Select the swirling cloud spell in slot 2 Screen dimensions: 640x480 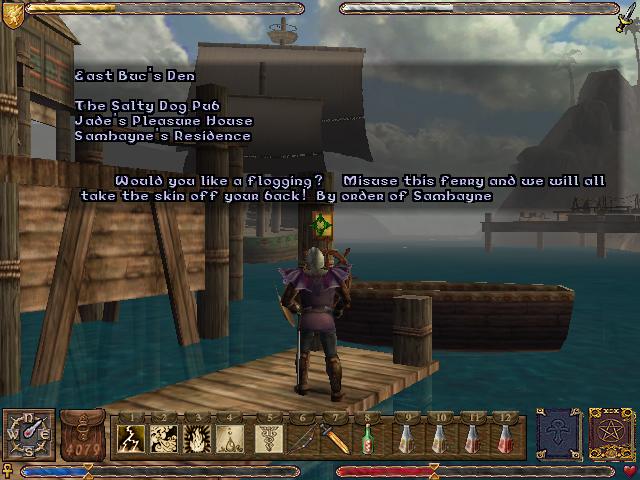tap(166, 438)
